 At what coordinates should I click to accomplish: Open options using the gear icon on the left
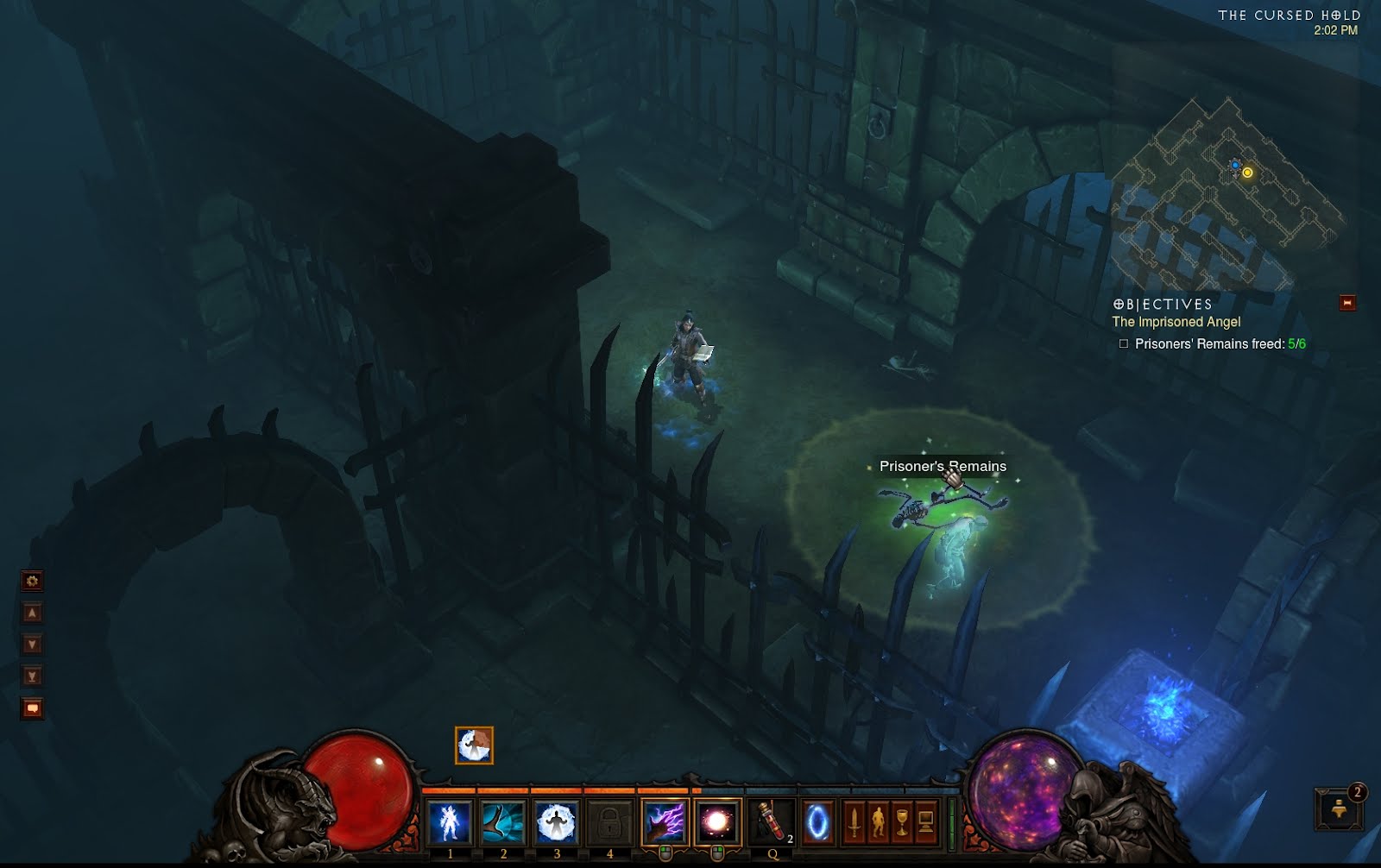(x=32, y=581)
